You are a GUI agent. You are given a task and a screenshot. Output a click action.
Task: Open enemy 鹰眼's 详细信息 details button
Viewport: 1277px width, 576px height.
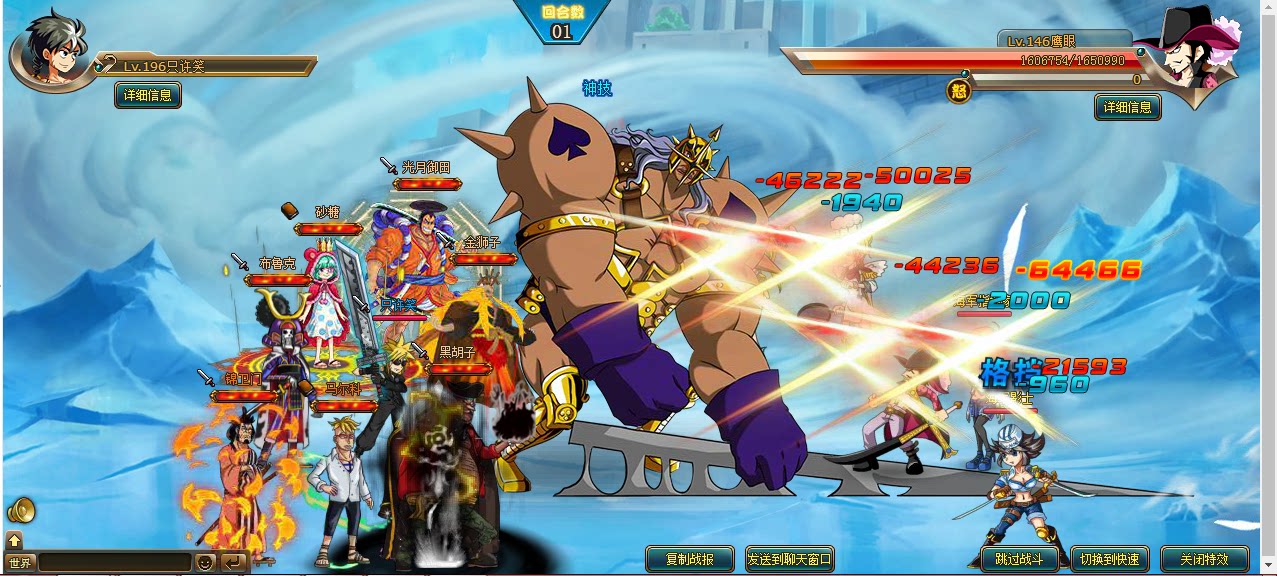coord(1127,107)
